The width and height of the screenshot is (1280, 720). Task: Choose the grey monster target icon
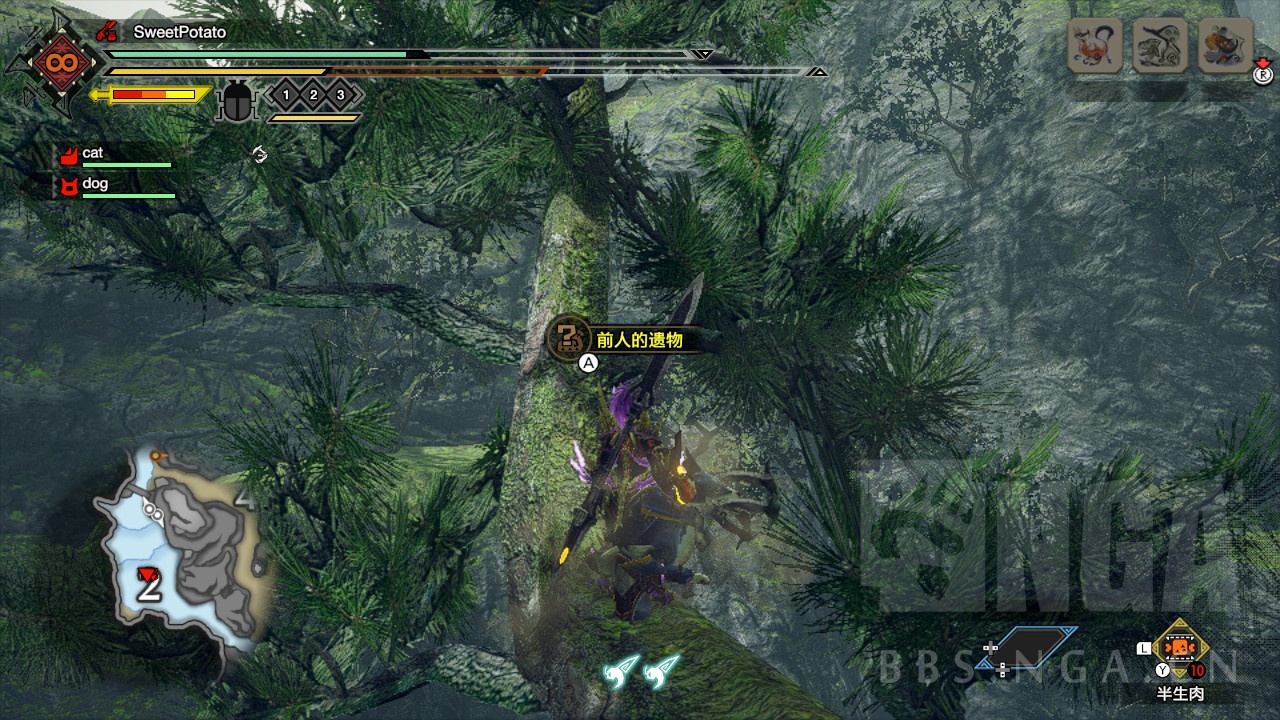(x=1160, y=45)
